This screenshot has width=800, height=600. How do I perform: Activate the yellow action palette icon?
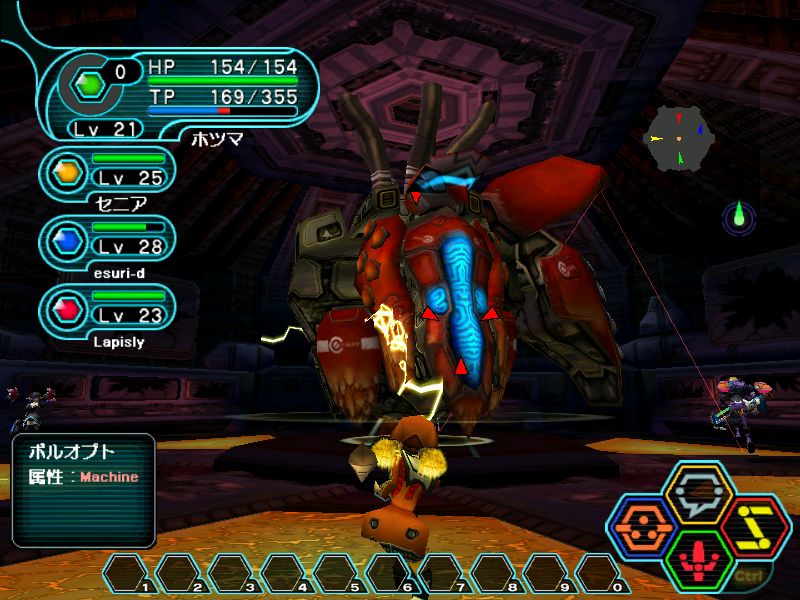pos(755,528)
